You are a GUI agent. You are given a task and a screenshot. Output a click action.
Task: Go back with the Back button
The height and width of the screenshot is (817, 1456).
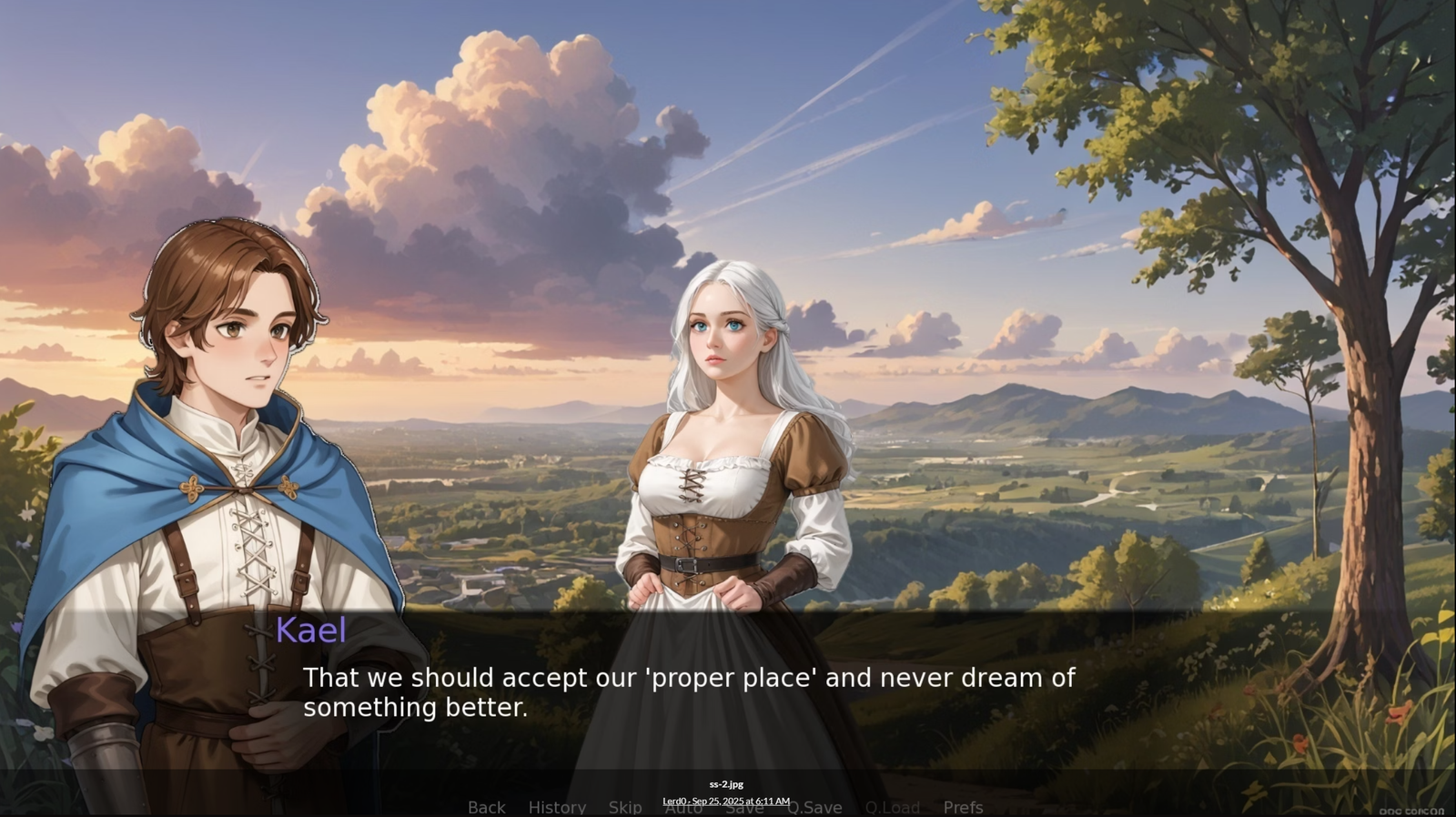486,807
